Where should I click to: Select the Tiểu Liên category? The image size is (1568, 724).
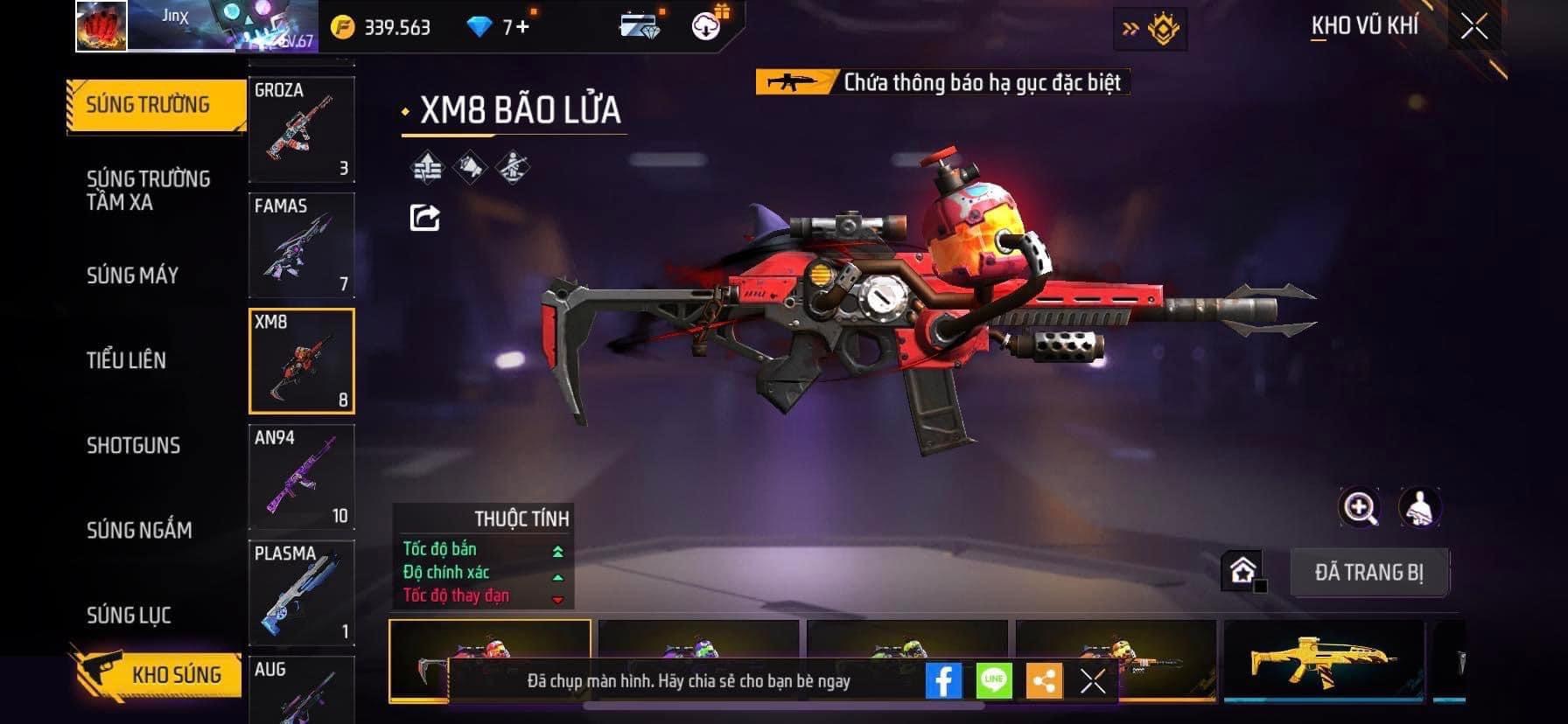[x=126, y=359]
